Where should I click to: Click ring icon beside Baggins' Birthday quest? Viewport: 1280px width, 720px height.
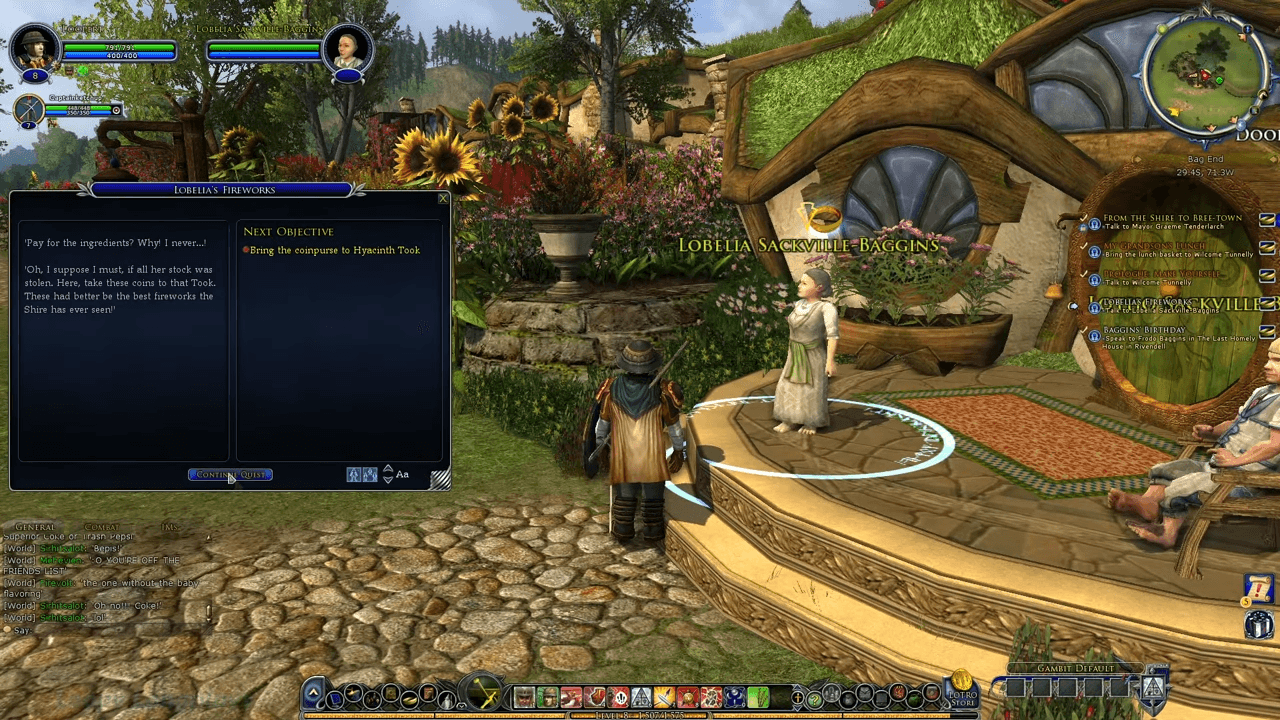tap(1095, 336)
